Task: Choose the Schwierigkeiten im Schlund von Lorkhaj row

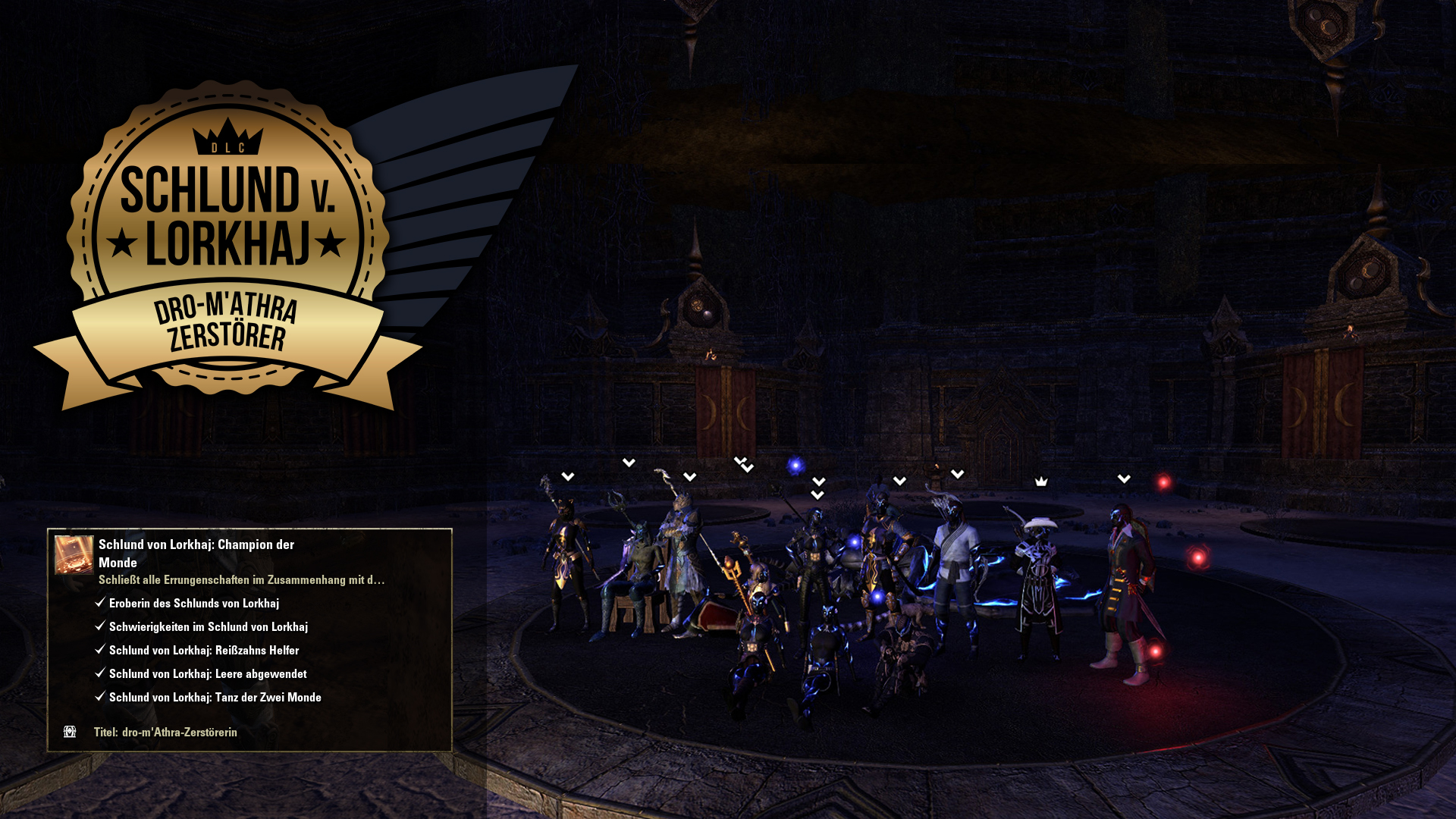Action: coord(208,627)
